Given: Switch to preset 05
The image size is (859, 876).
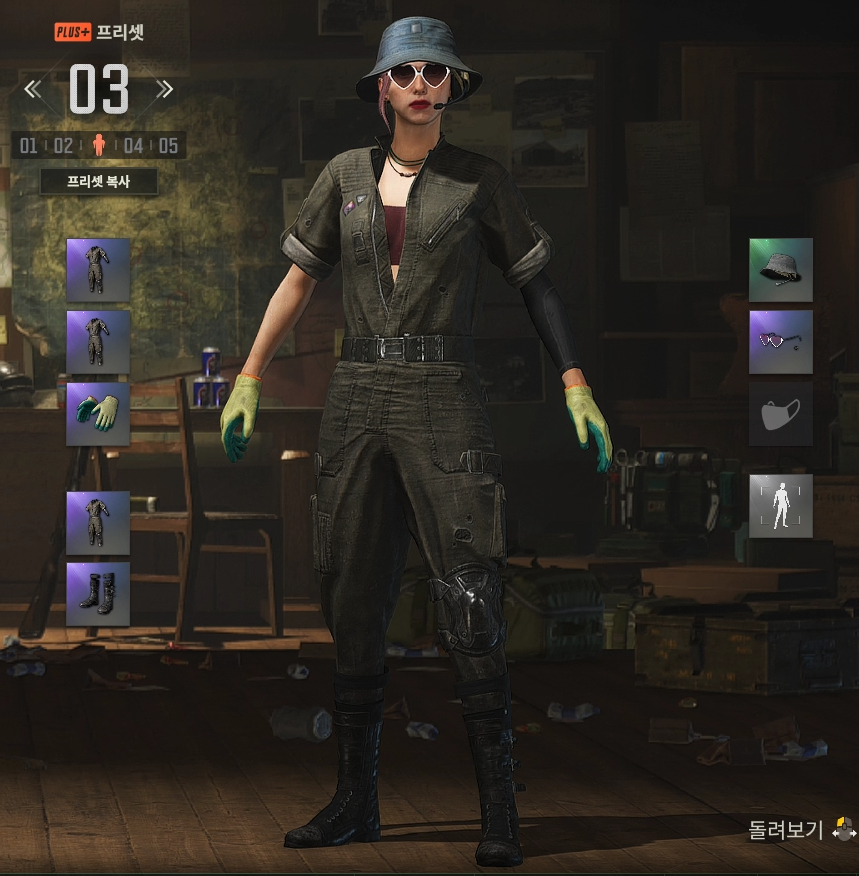Looking at the screenshot, I should coord(168,146).
